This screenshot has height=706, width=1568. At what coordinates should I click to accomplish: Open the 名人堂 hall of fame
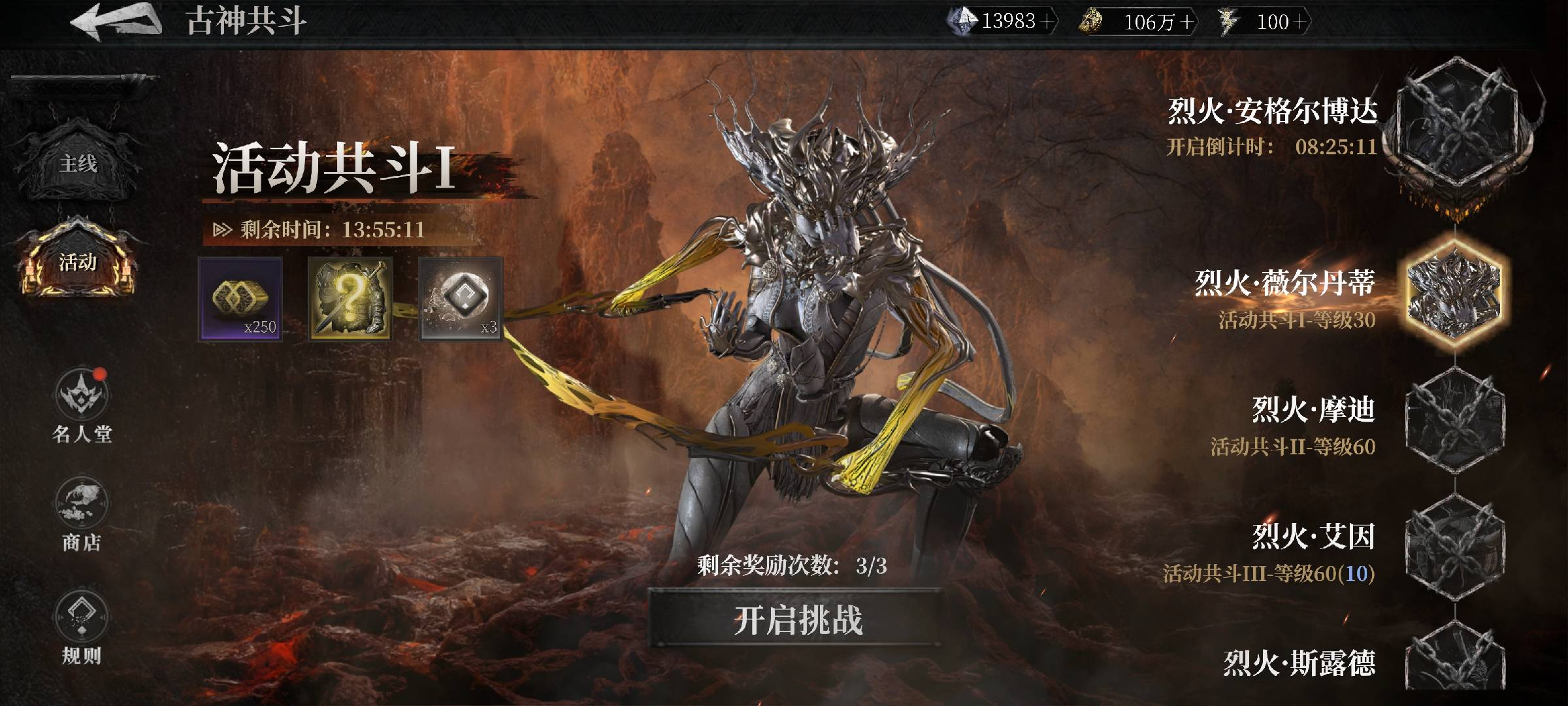(x=82, y=407)
